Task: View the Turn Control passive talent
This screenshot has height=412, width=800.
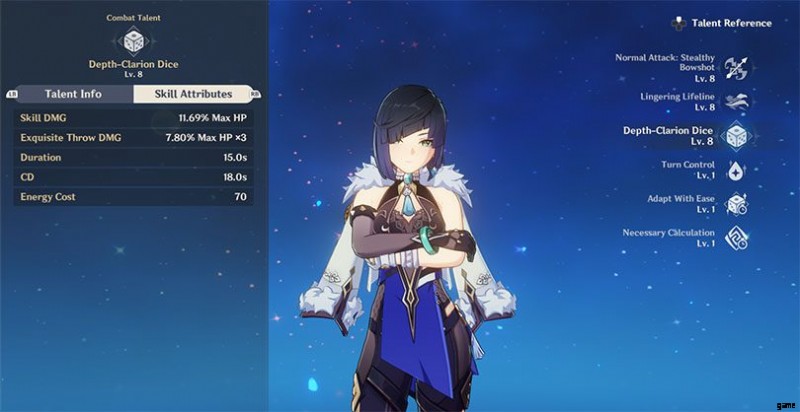Action: coord(735,169)
